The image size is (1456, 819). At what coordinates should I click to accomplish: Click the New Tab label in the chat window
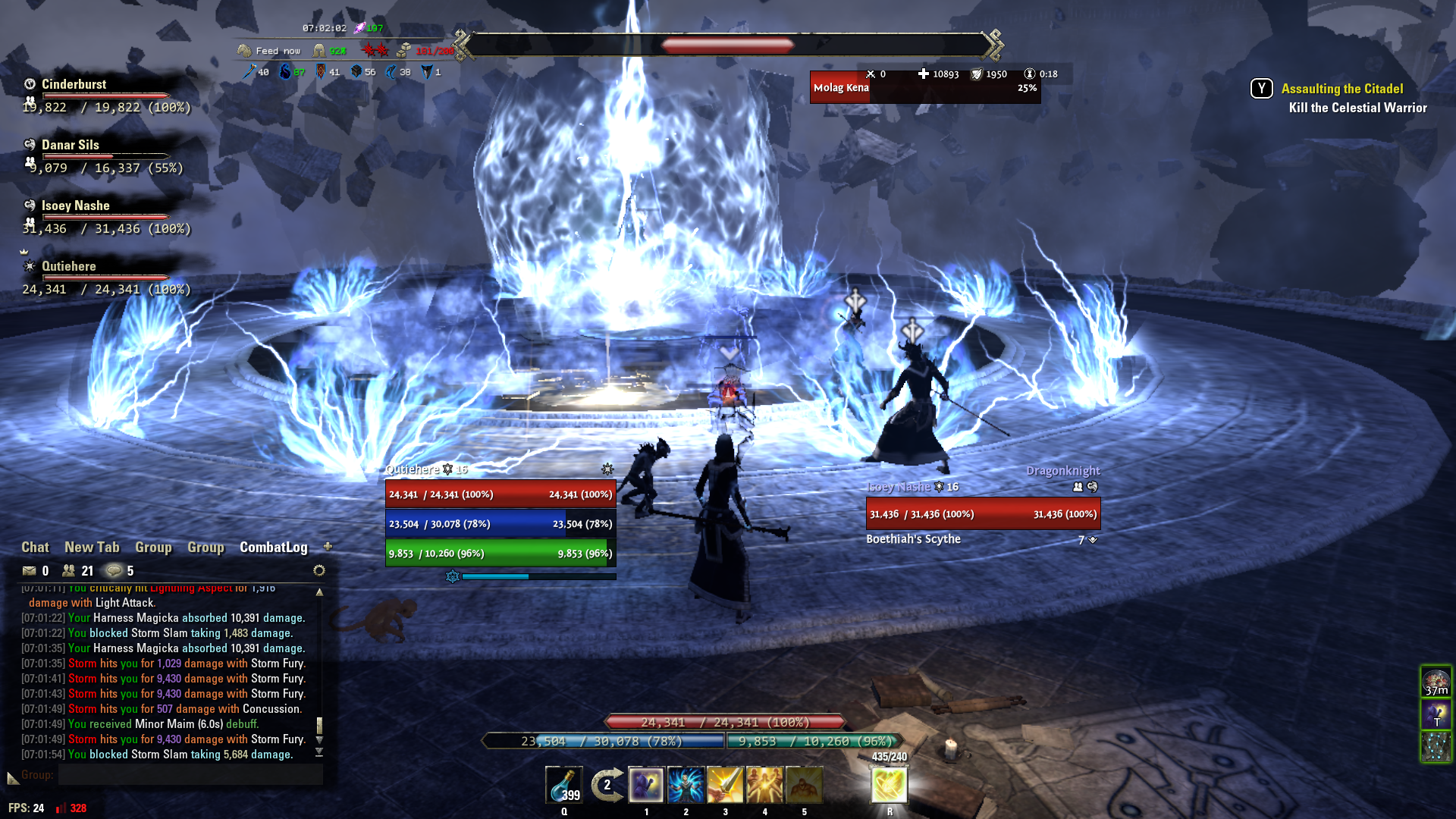coord(90,547)
